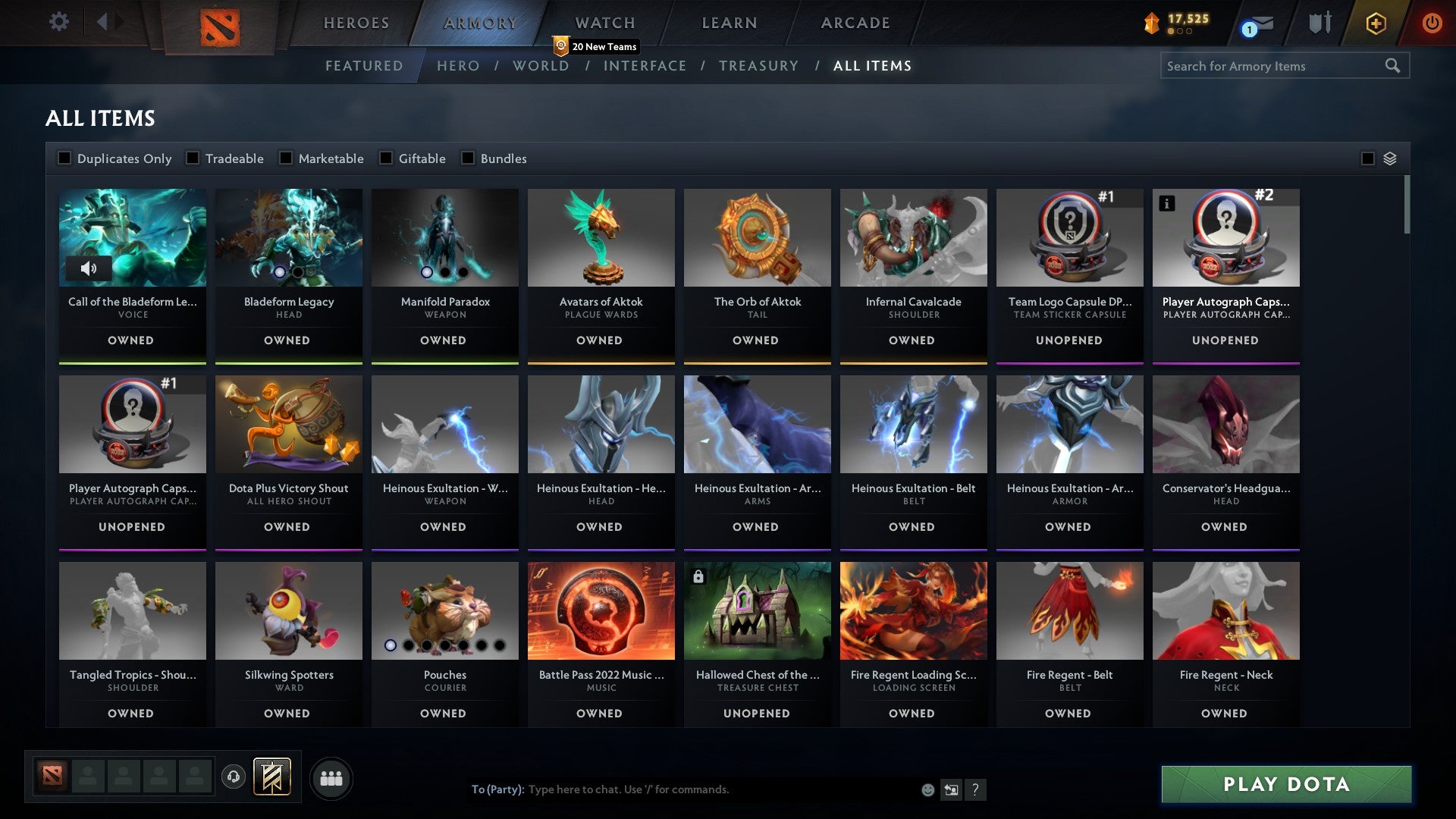Open the 20 New Teams notification
Viewport: 1456px width, 819px height.
click(598, 46)
